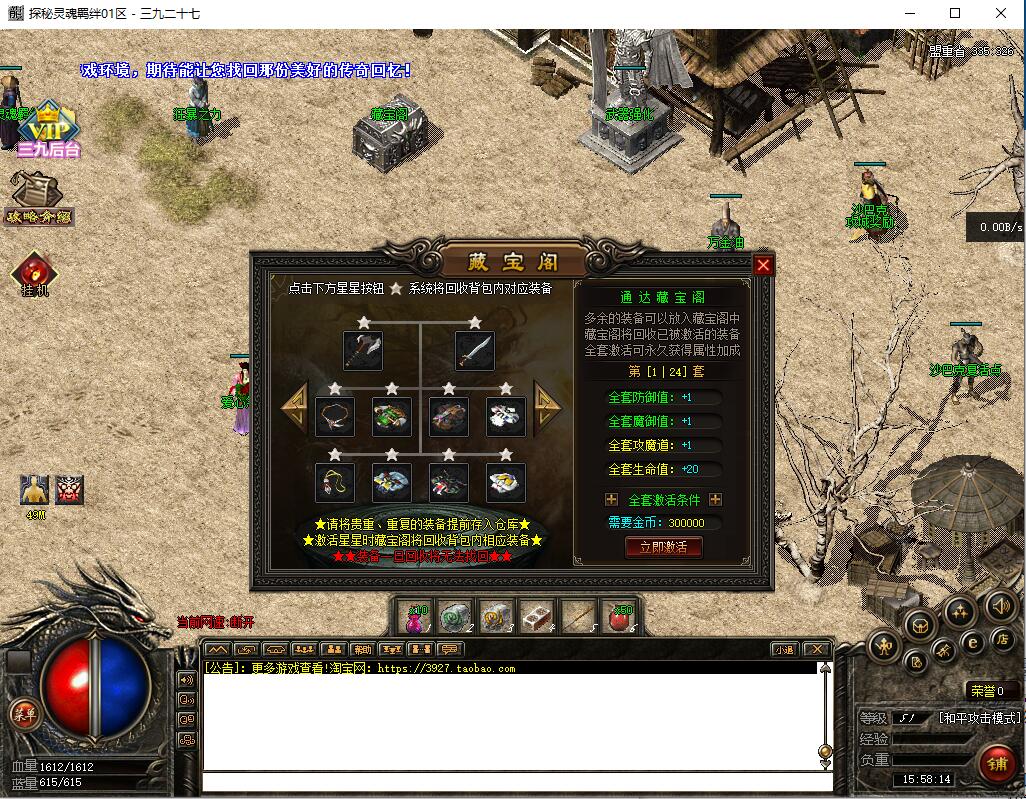Screen dimensions: 1026x799
Task: Close the 藏宝阁 treasure pavilion window
Action: point(763,265)
